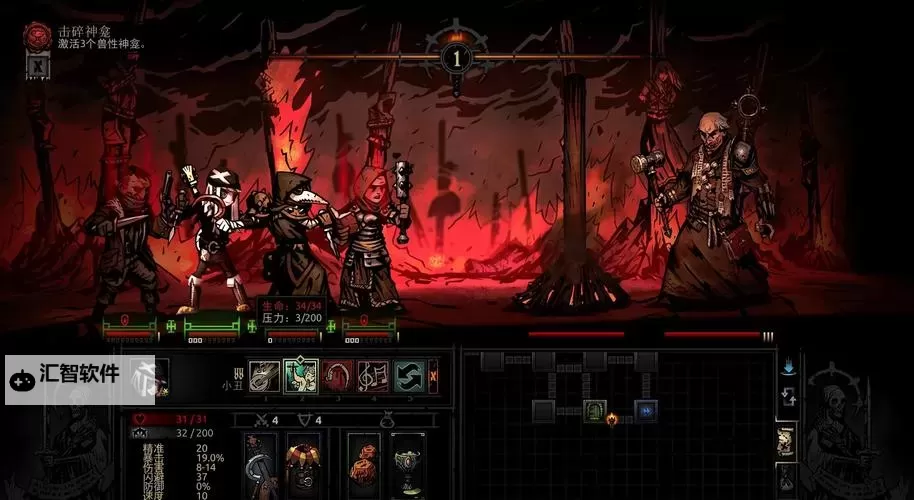
Task: Toggle the swap arrows button beside the map
Action: point(788,396)
